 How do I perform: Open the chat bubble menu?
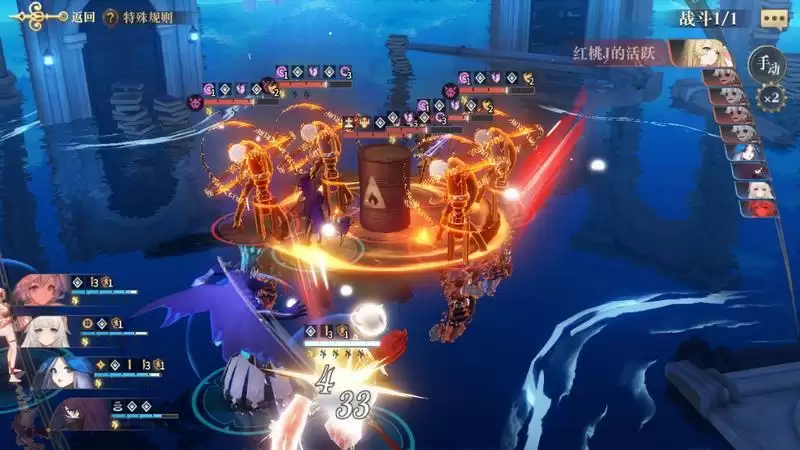(773, 17)
